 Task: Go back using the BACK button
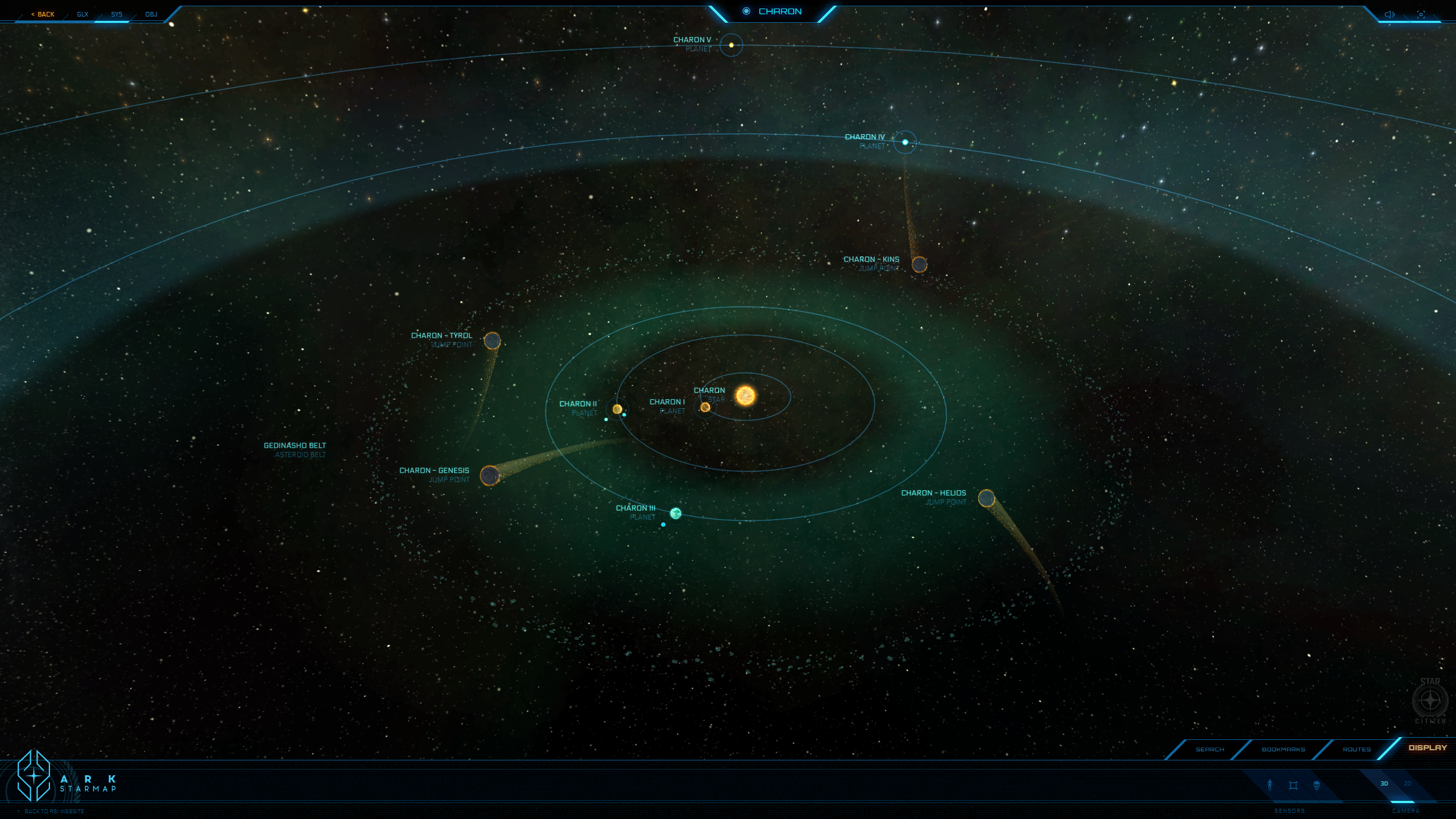point(43,14)
